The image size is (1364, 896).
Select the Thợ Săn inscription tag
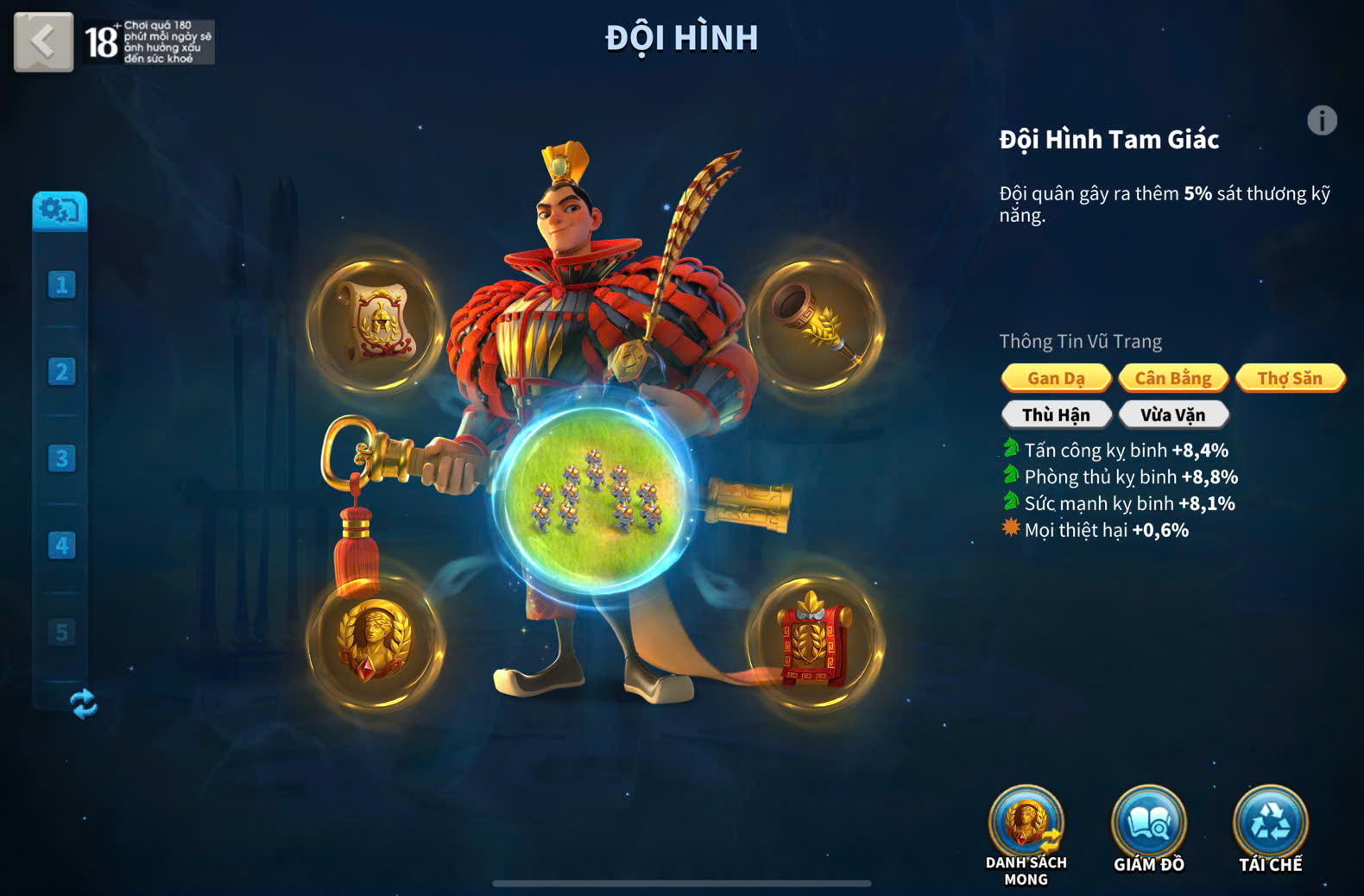coord(1290,378)
